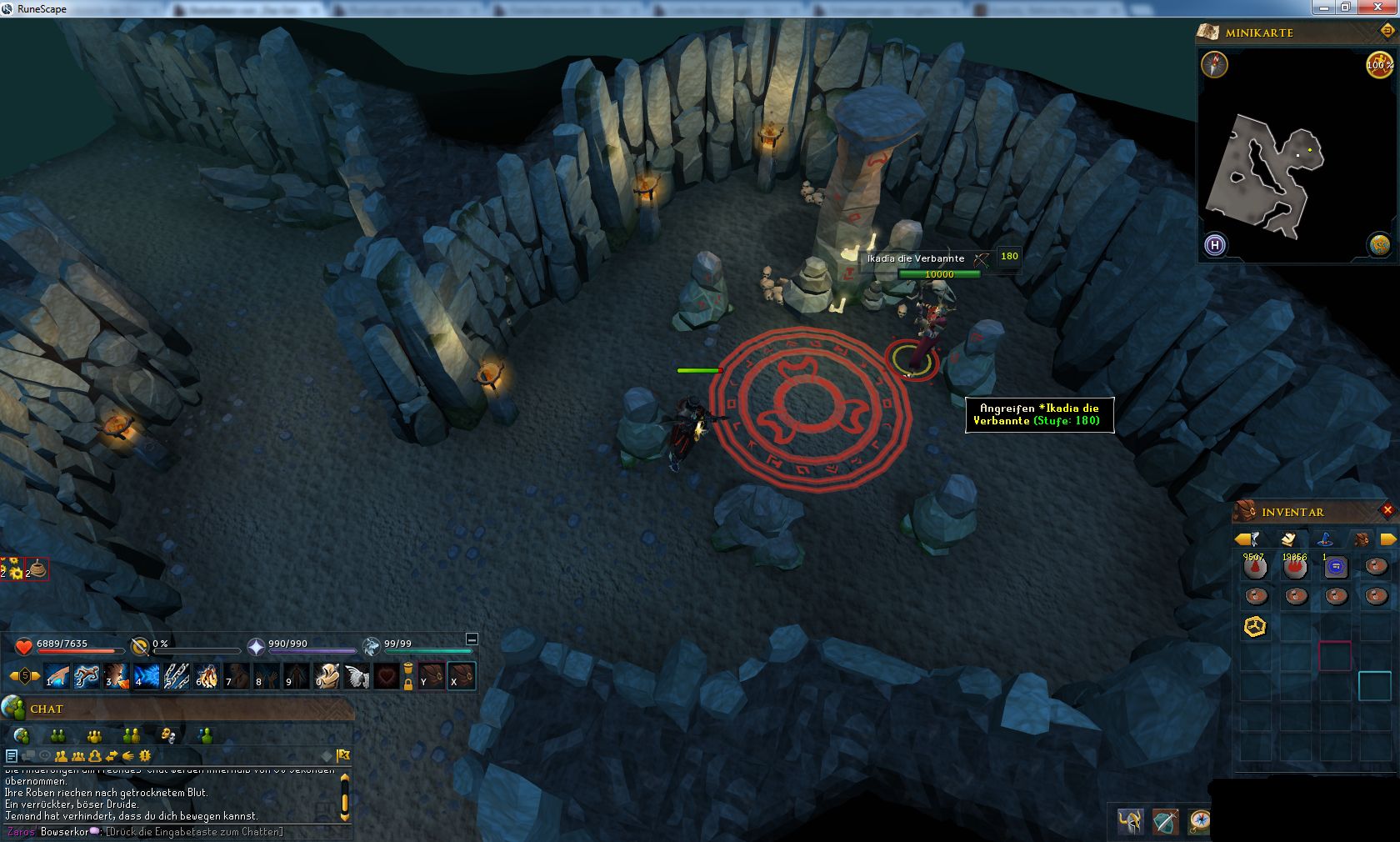
Task: Toggle run energy orb showing 100%
Action: pos(1379,64)
